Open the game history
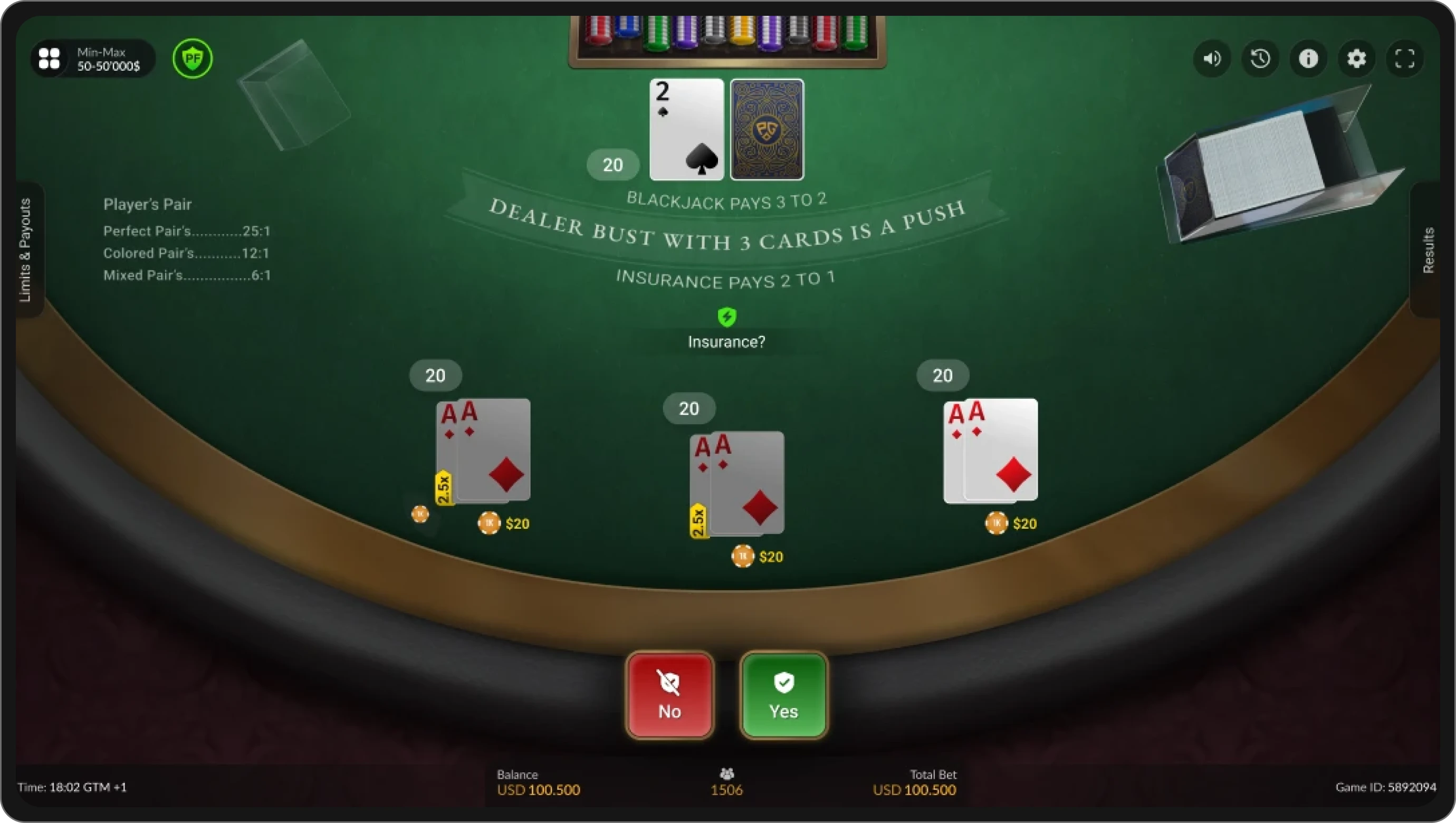Viewport: 1456px width, 823px height. coord(1260,59)
